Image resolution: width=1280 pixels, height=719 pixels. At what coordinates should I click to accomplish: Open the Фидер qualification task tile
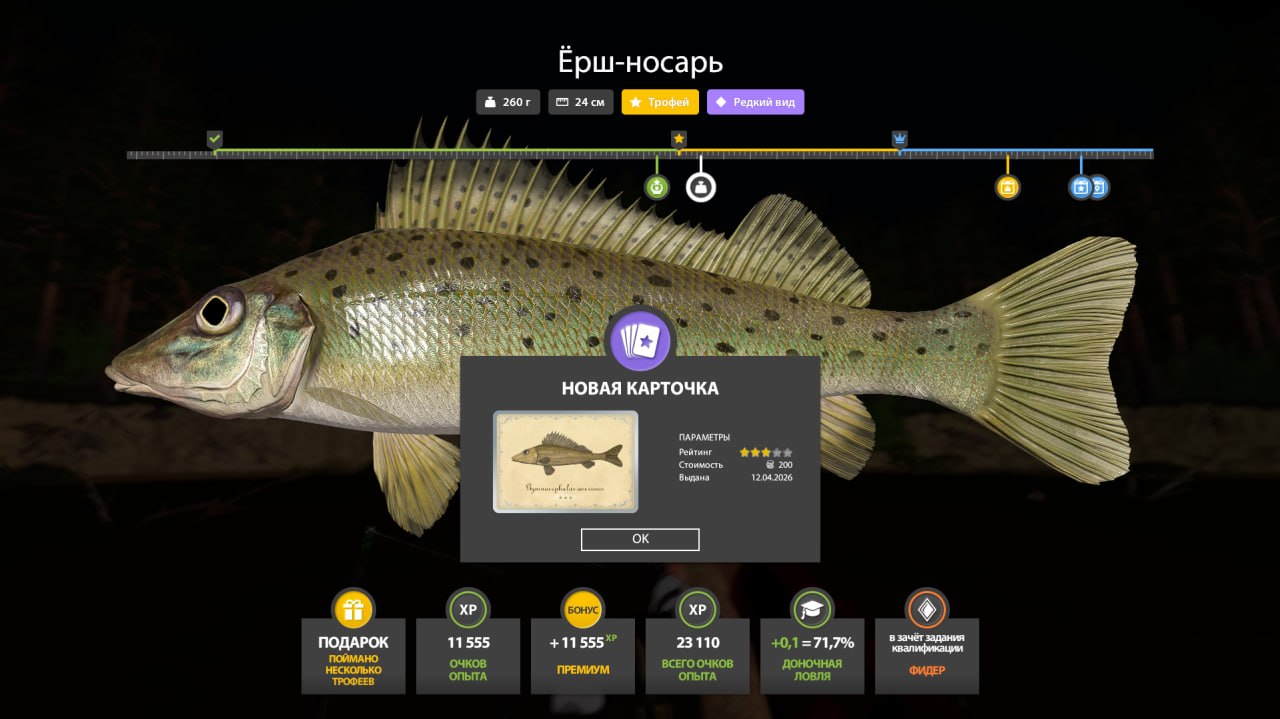coord(926,645)
